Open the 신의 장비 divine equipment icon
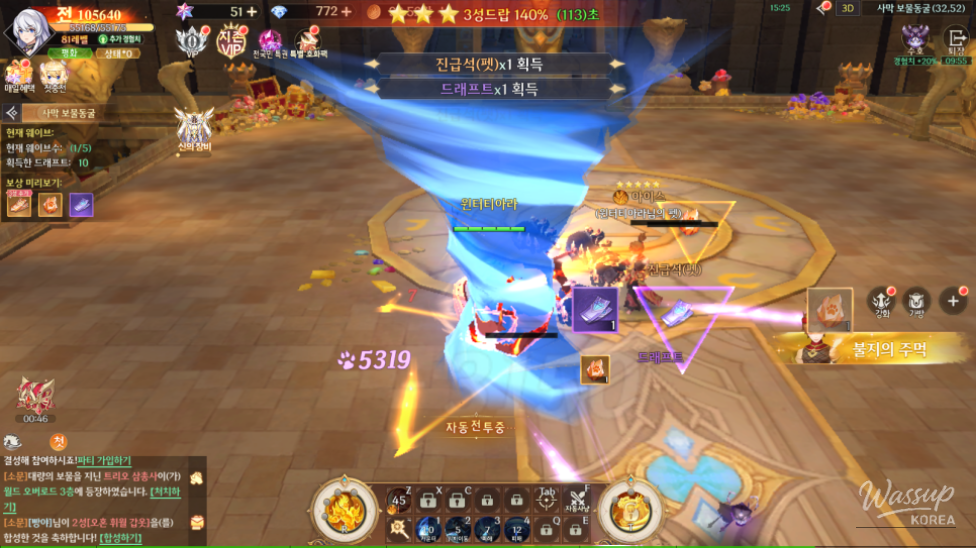The image size is (976, 548). (x=193, y=126)
